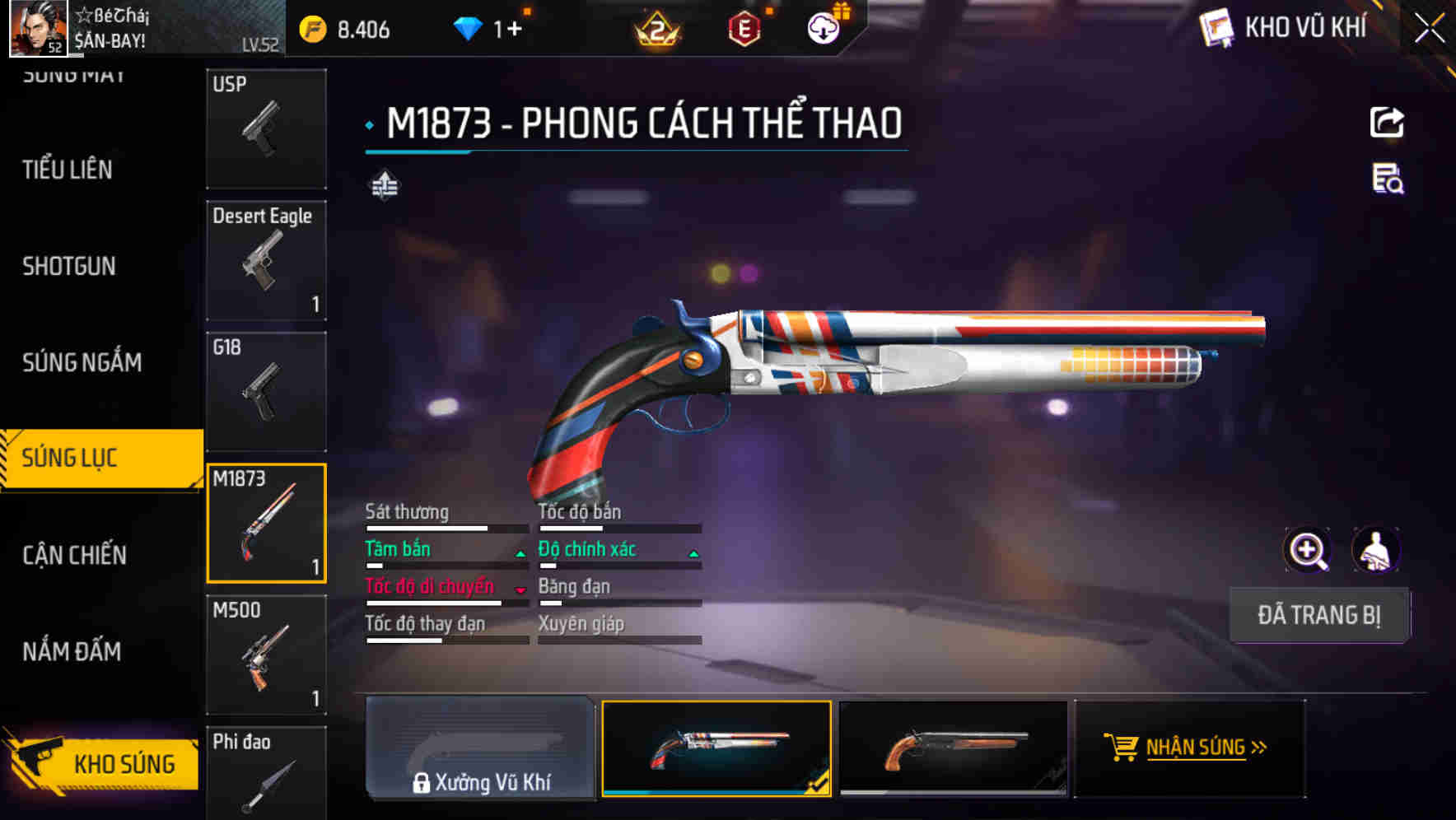Click the NHẬN SÚNG link
This screenshot has width=1456, height=820.
1196,748
